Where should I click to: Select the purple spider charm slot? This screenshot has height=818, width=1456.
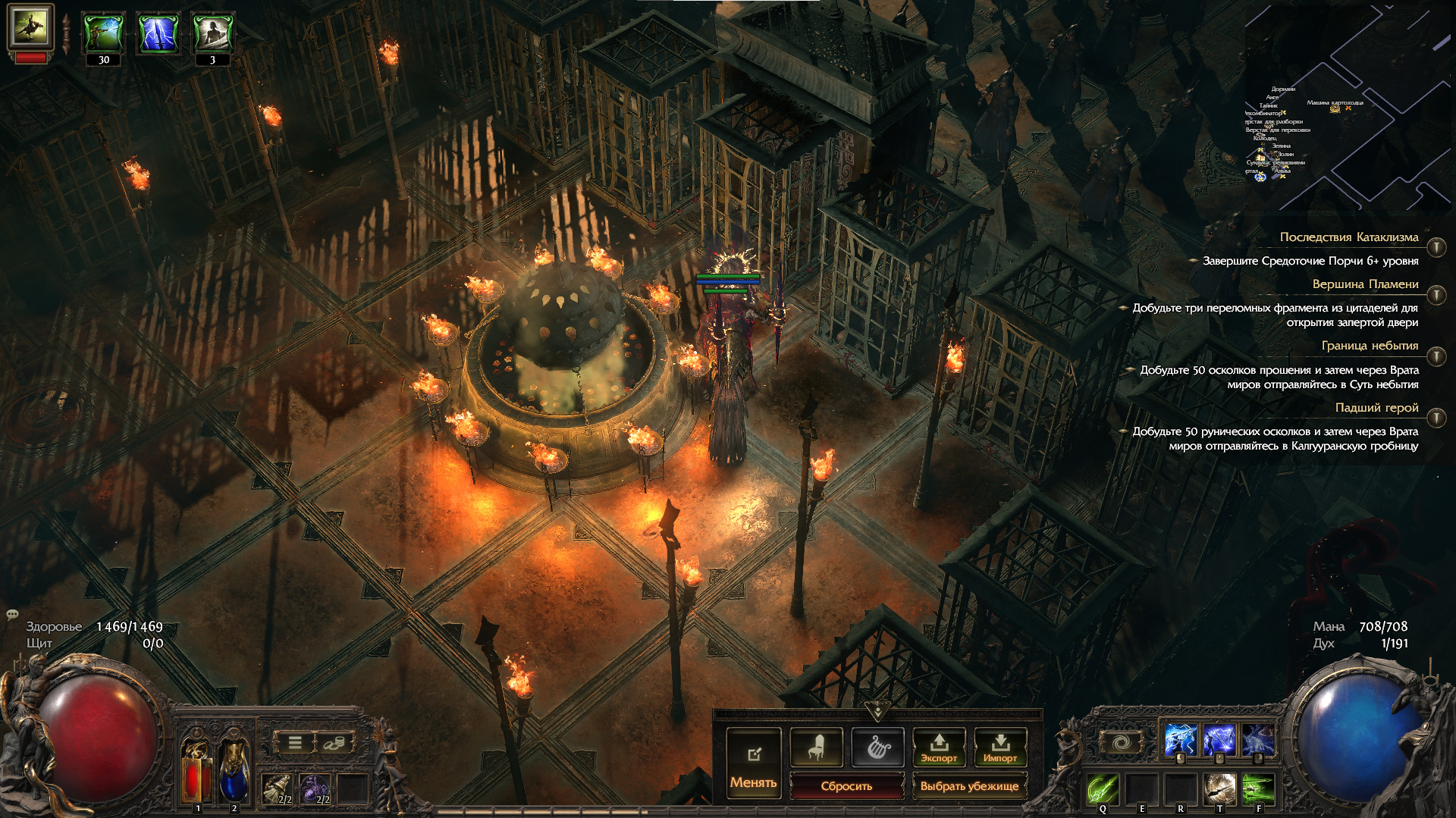click(x=314, y=788)
